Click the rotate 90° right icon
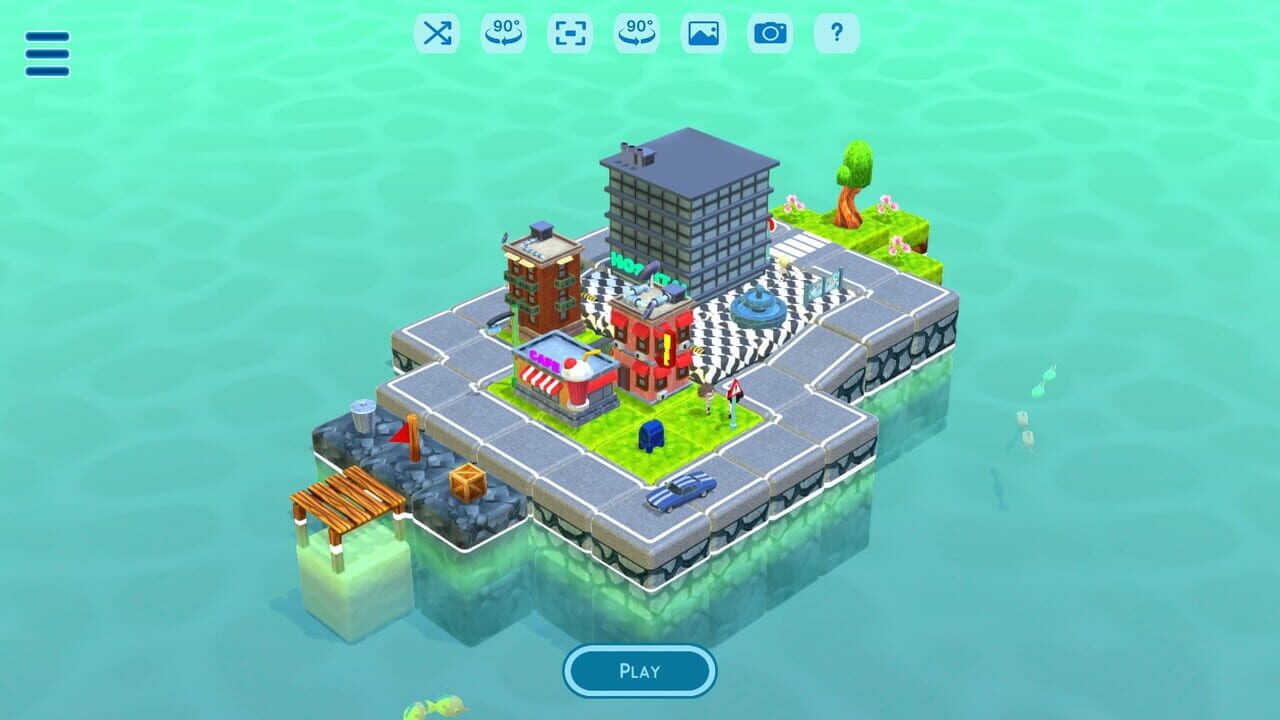 pos(637,33)
